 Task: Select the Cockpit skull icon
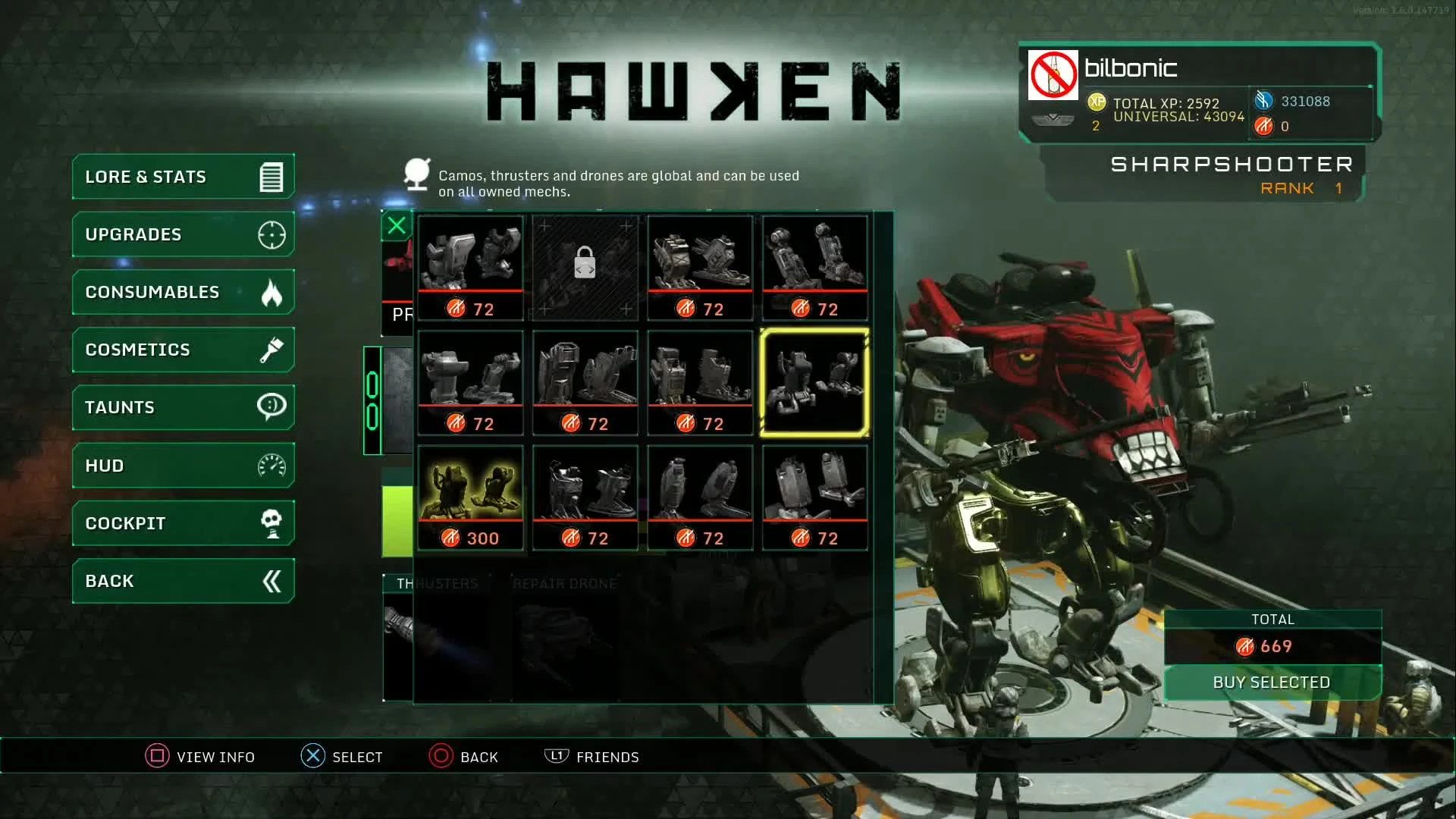[x=271, y=522]
